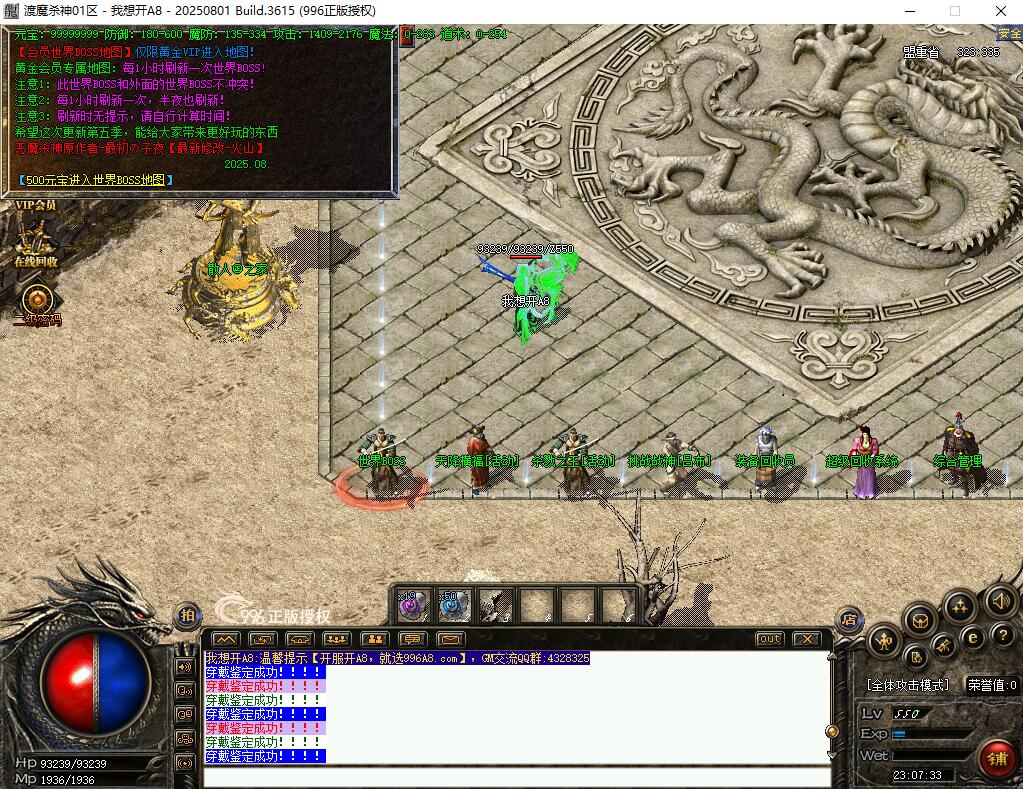Select the blue potion in hotbar slot 2
The width and height of the screenshot is (1023, 789).
(x=454, y=605)
